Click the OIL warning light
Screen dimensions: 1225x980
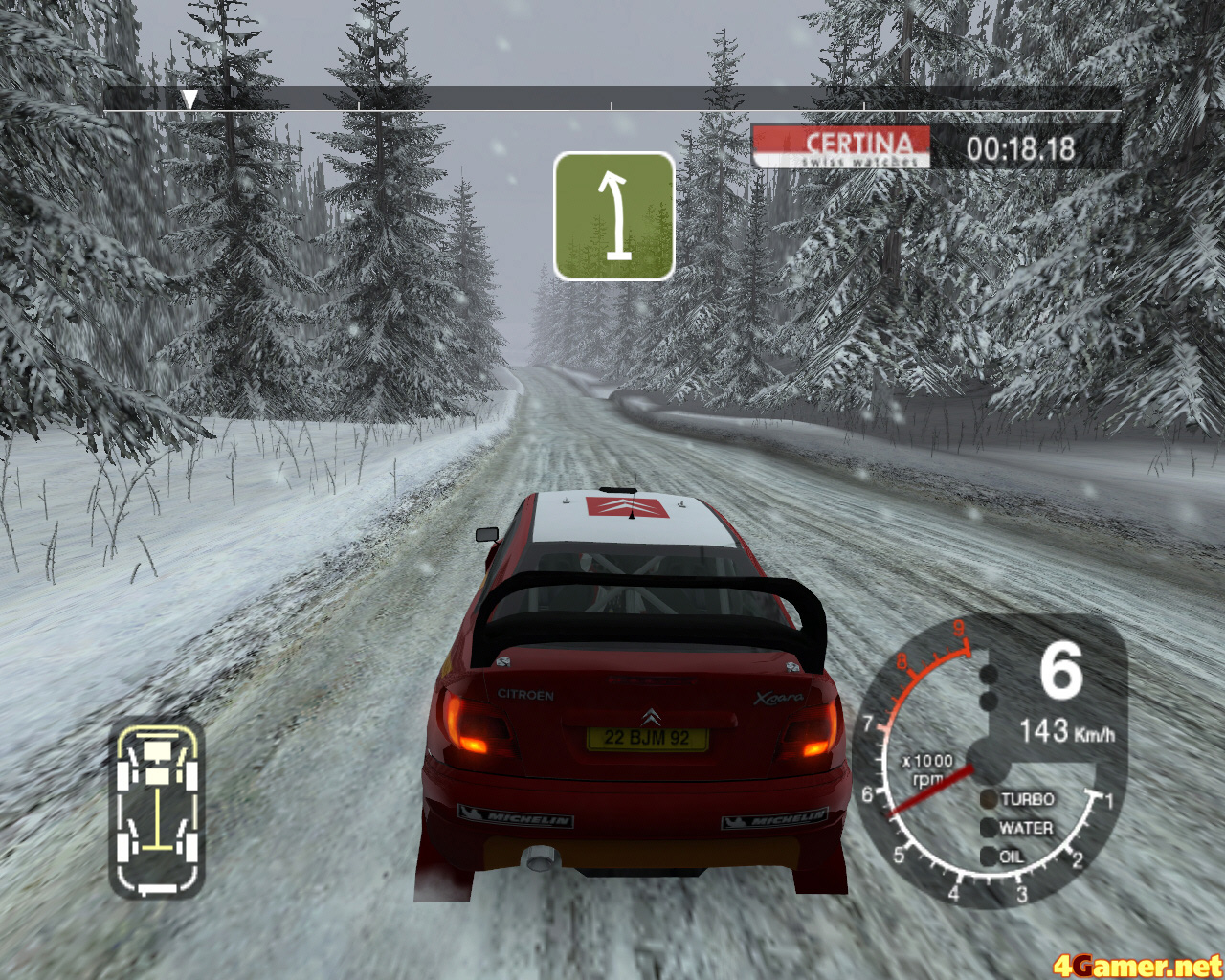tap(989, 857)
